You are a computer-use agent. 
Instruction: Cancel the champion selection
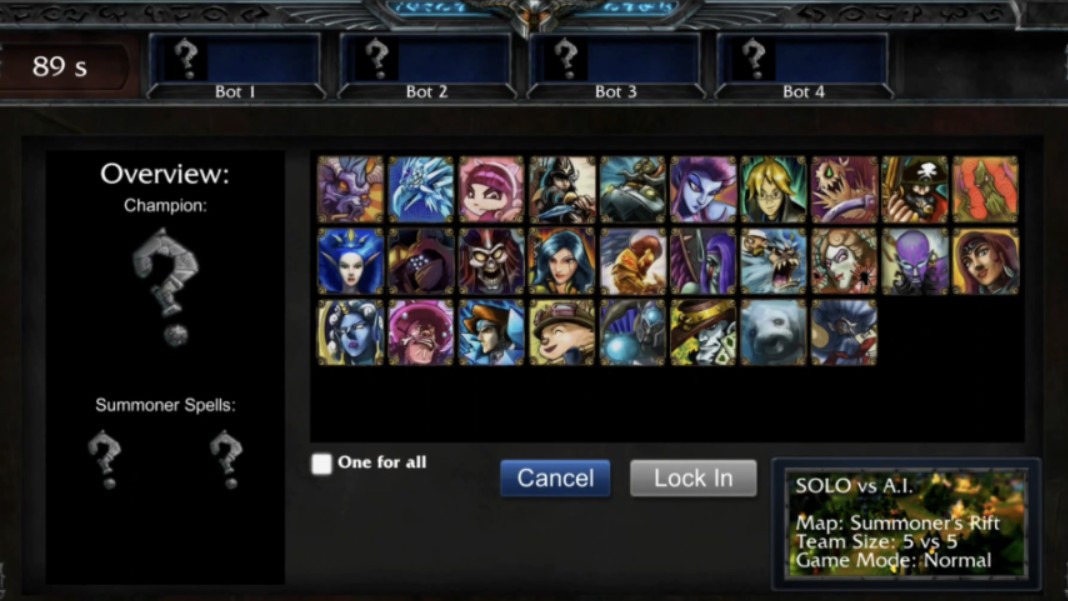tap(555, 478)
